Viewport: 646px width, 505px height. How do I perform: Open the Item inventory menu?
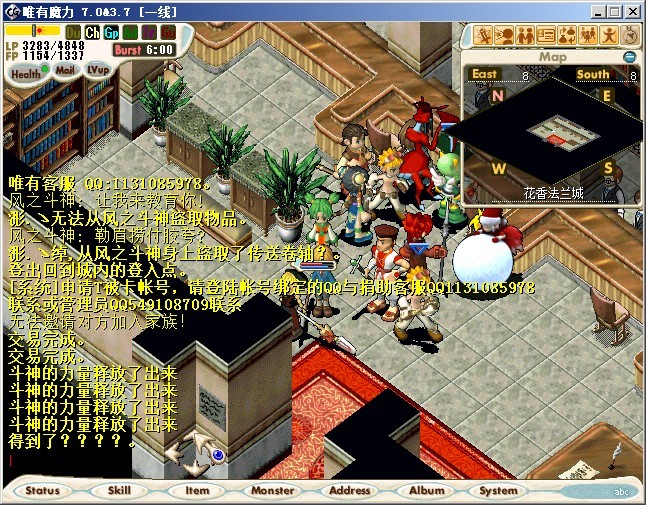[197, 490]
